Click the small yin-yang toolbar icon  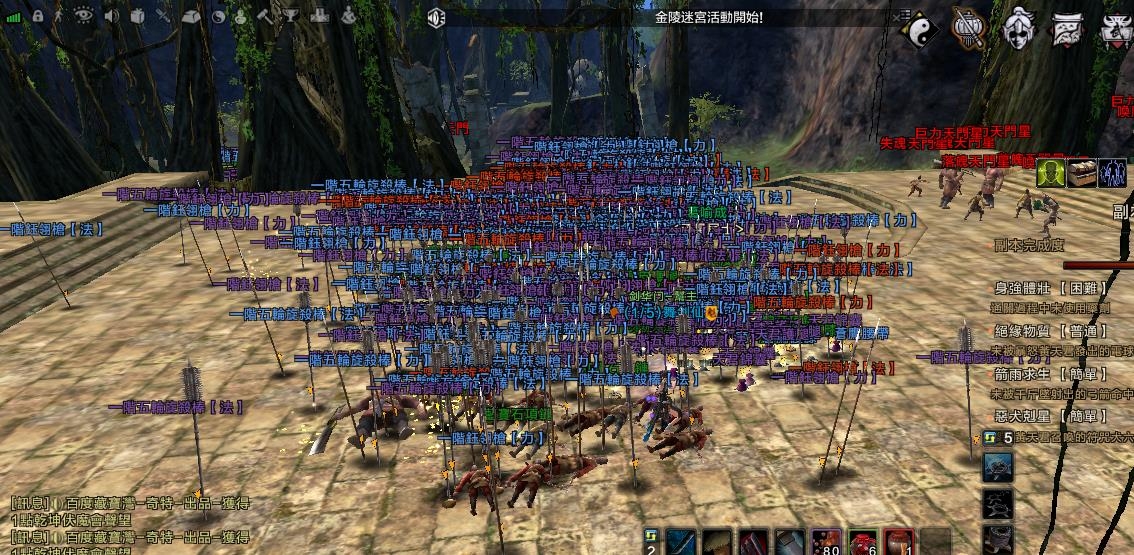(x=219, y=16)
